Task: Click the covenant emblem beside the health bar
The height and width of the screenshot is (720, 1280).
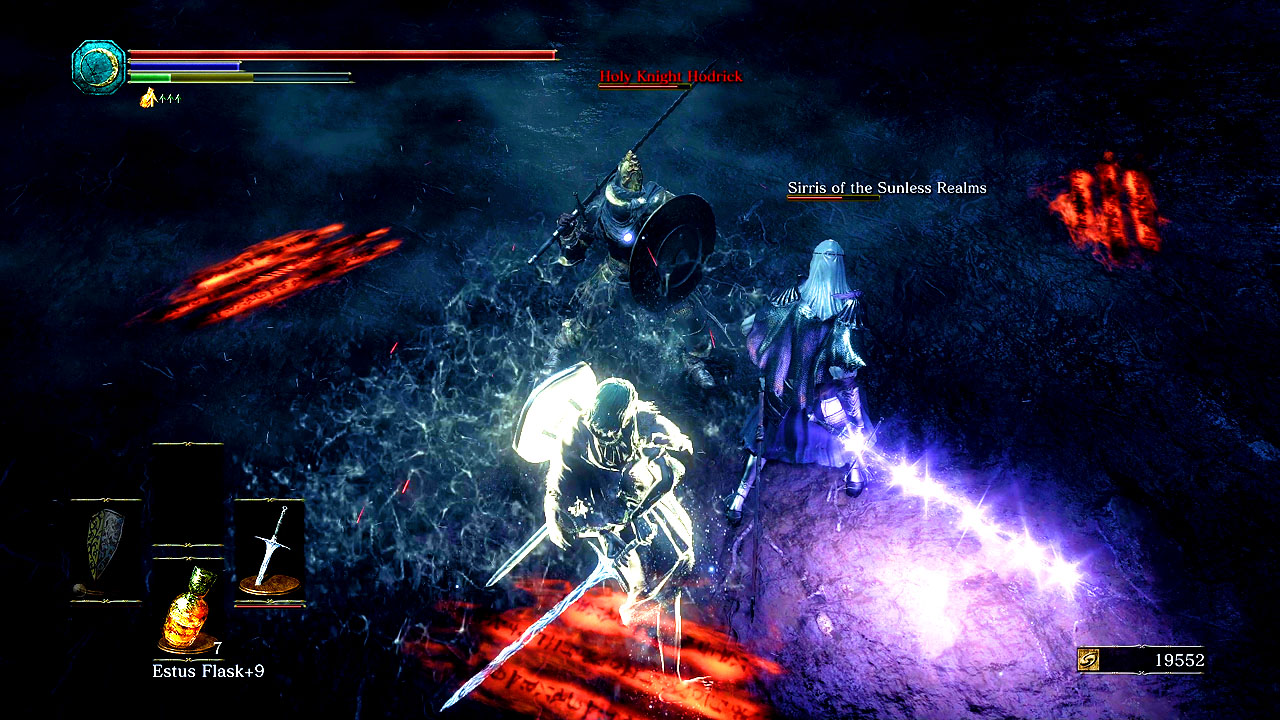Action: (98, 67)
